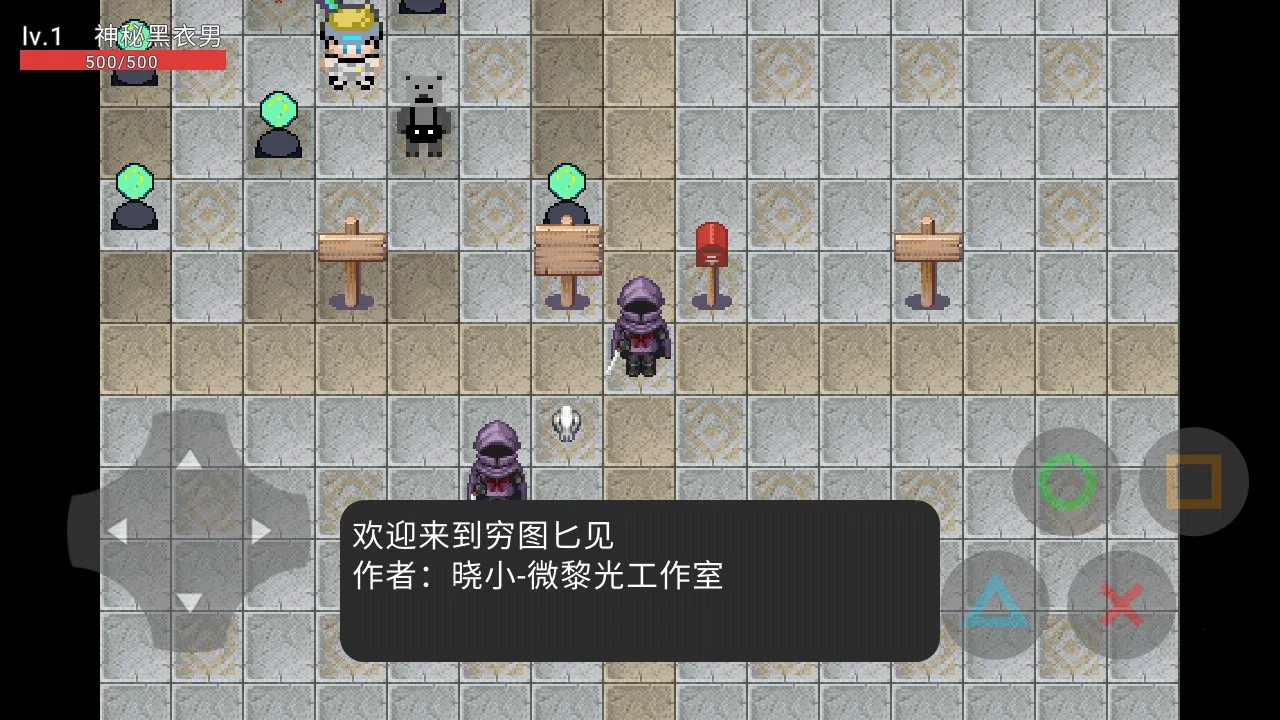The height and width of the screenshot is (720, 1280).
Task: Tap the signpost beside the mailbox
Action: click(x=567, y=250)
